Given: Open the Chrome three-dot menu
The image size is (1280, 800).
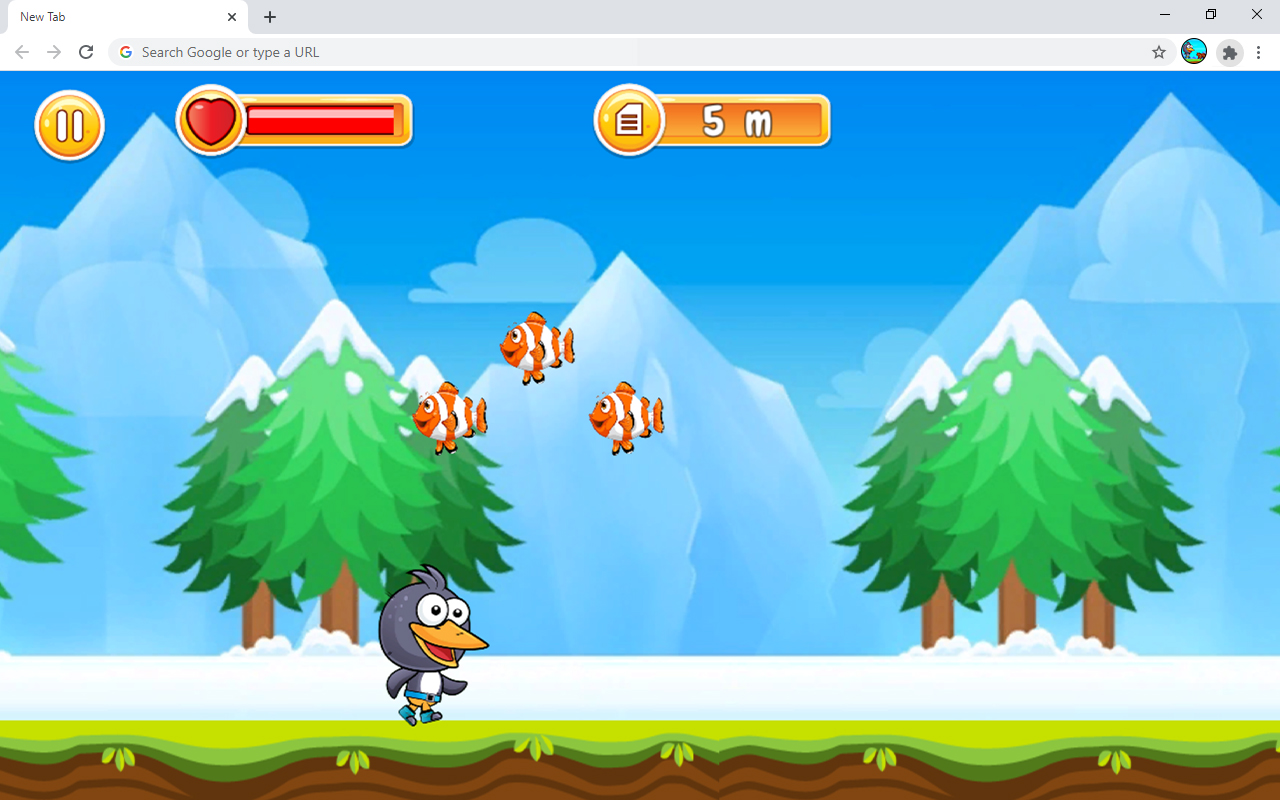Looking at the screenshot, I should (x=1258, y=52).
